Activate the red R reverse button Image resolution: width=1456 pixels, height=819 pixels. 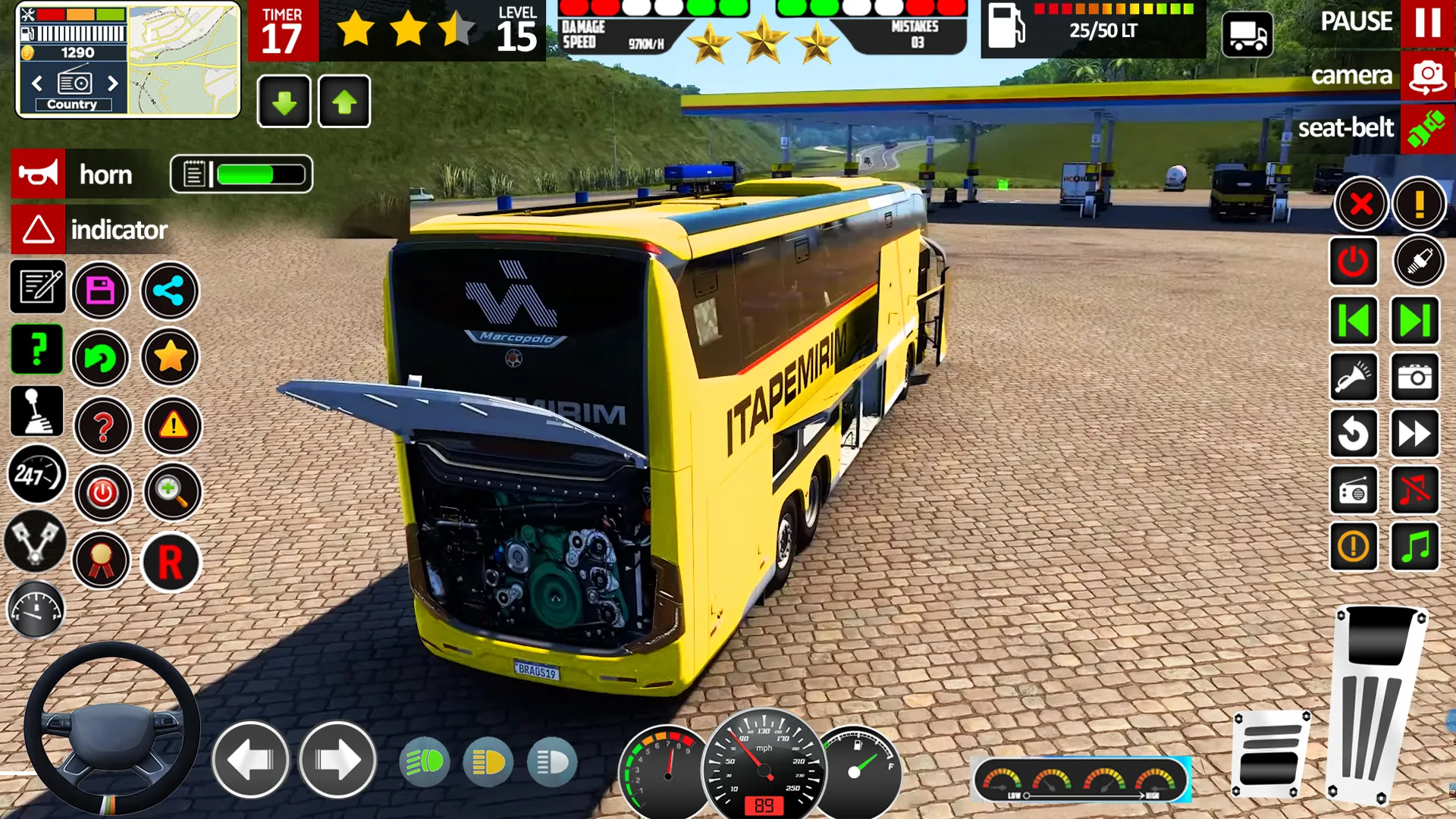(171, 563)
